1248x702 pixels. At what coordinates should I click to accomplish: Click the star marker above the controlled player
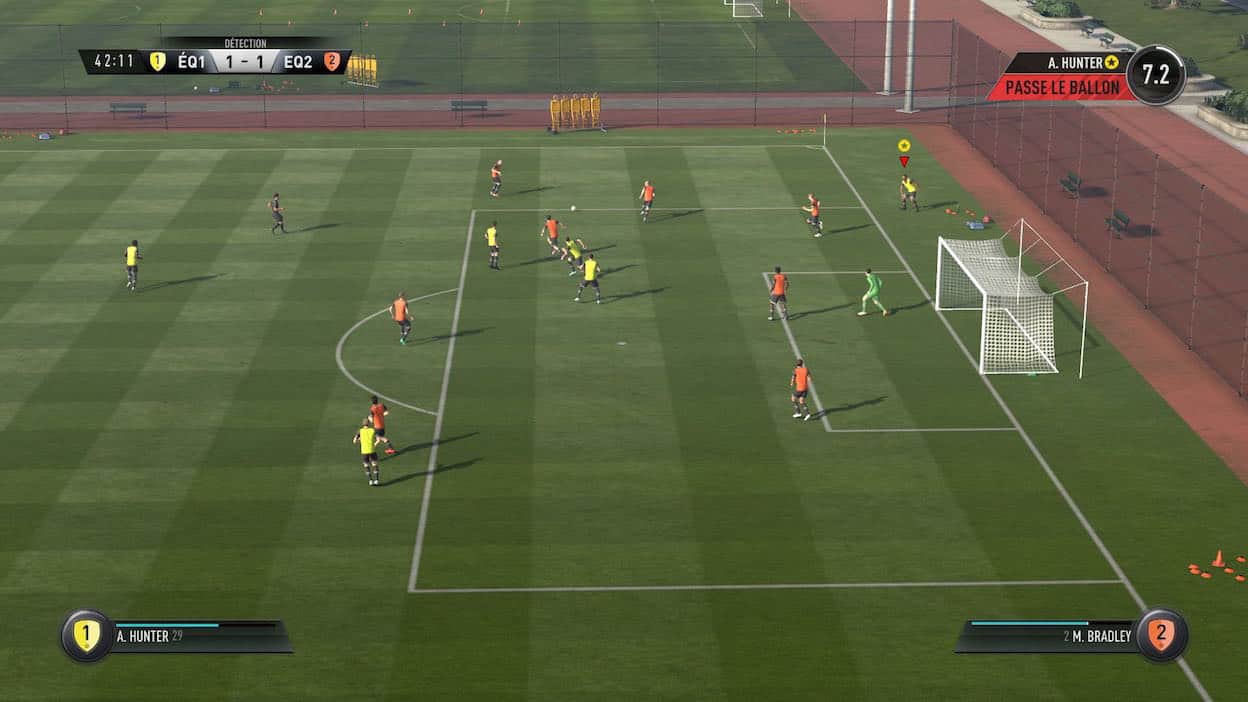(x=904, y=145)
